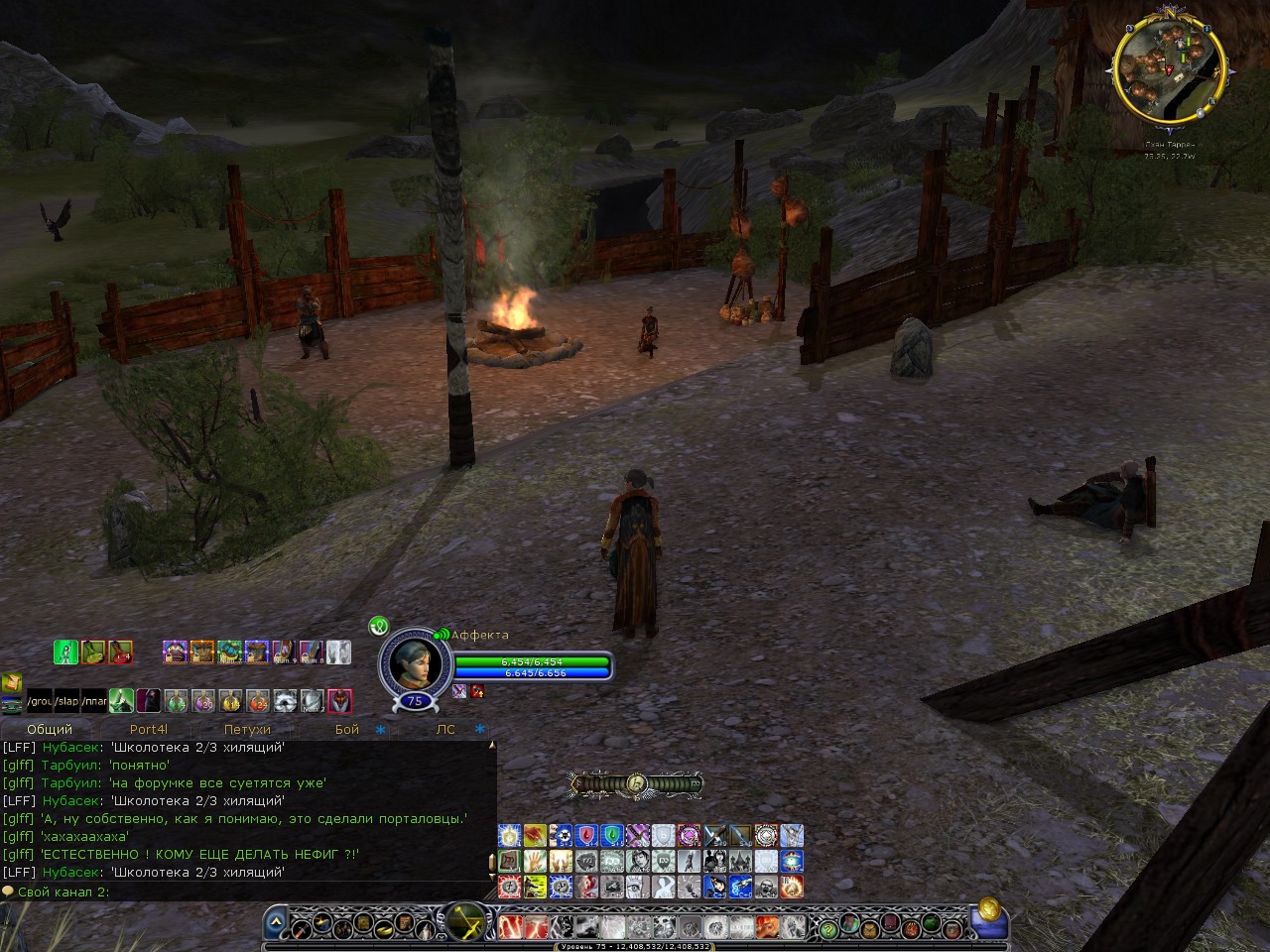1270x952 pixels.
Task: Select the red helmet item slot
Action: coord(339,701)
